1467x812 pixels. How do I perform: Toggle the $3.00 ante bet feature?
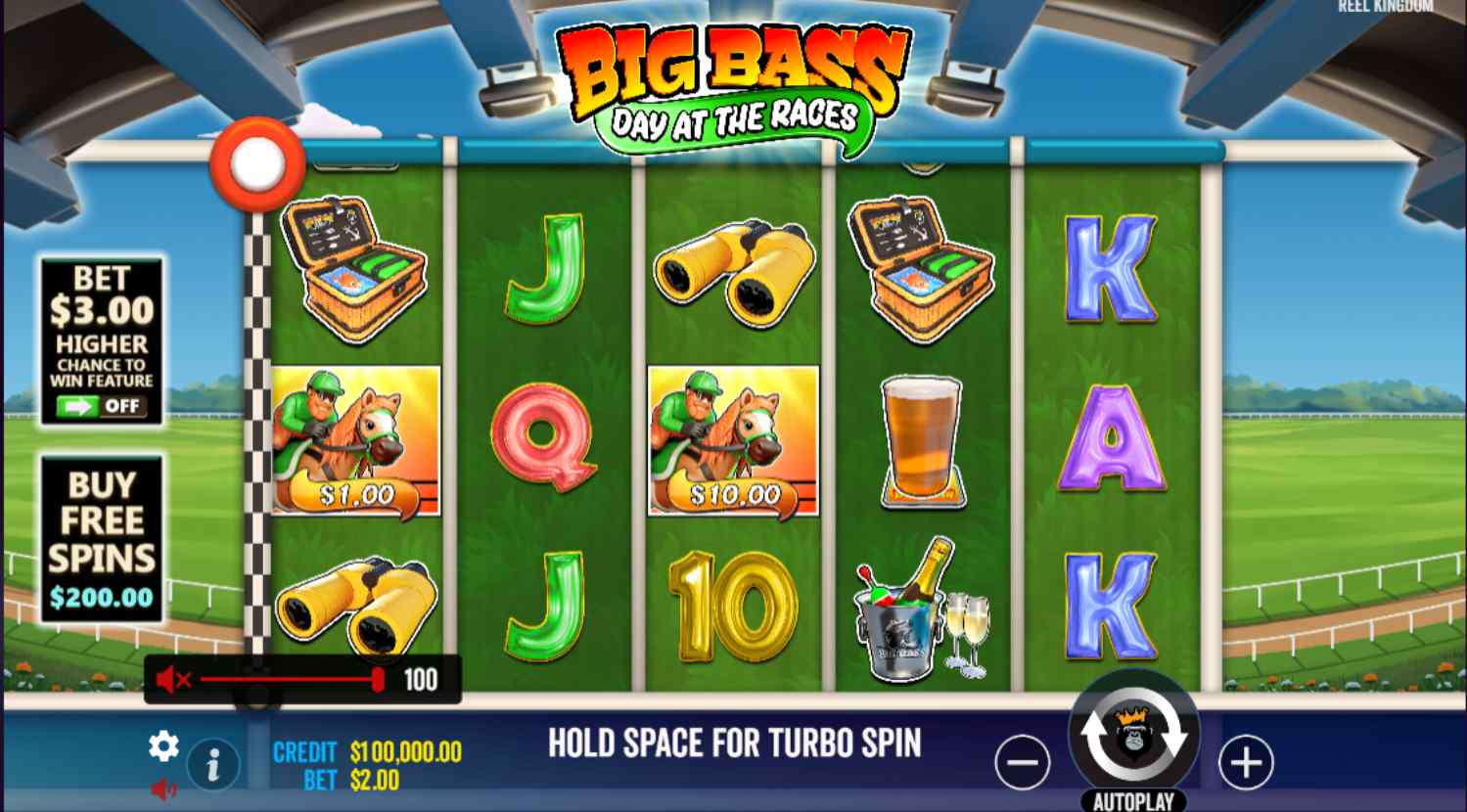tap(102, 405)
